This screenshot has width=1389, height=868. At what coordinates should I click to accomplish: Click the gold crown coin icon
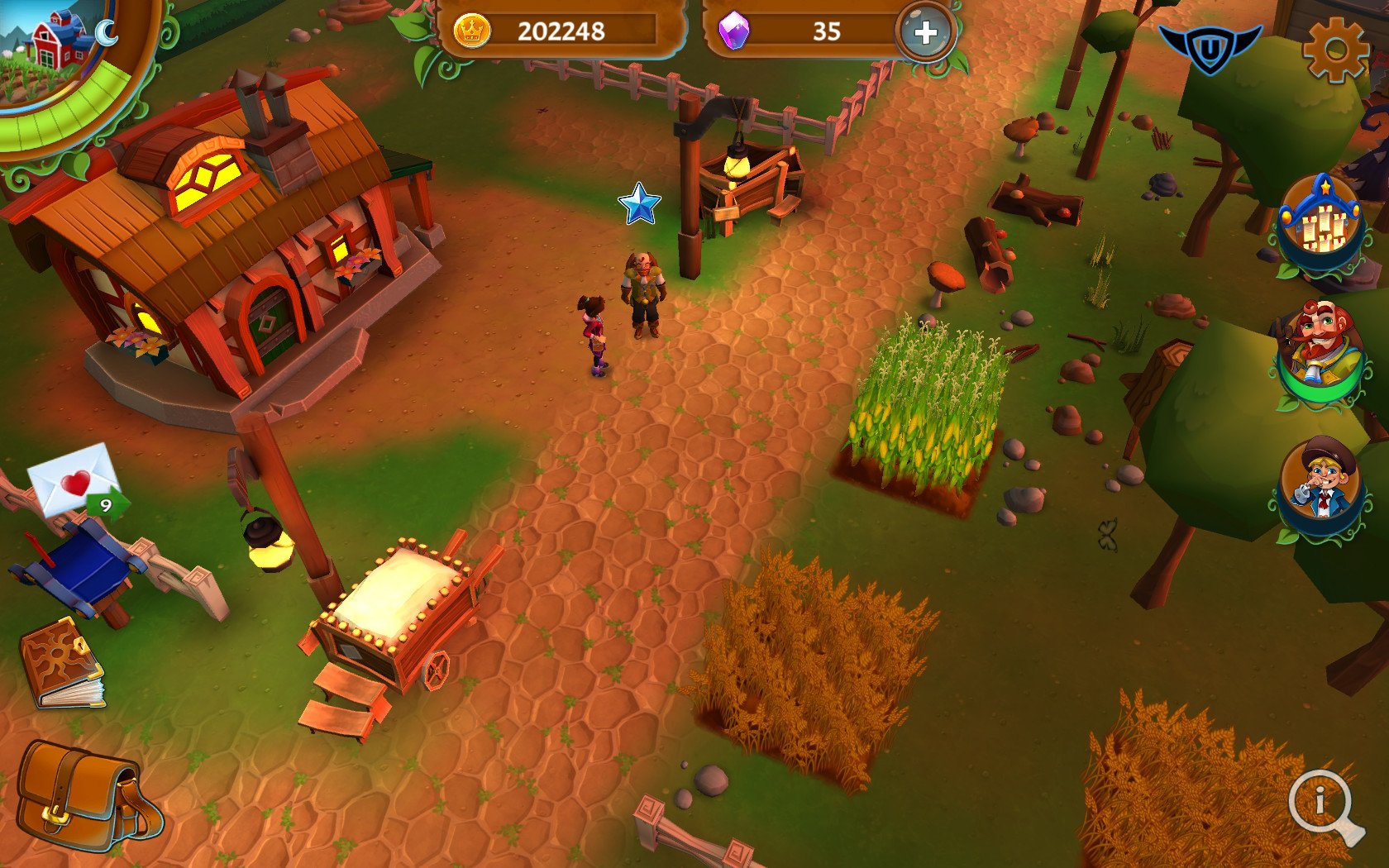tap(472, 31)
